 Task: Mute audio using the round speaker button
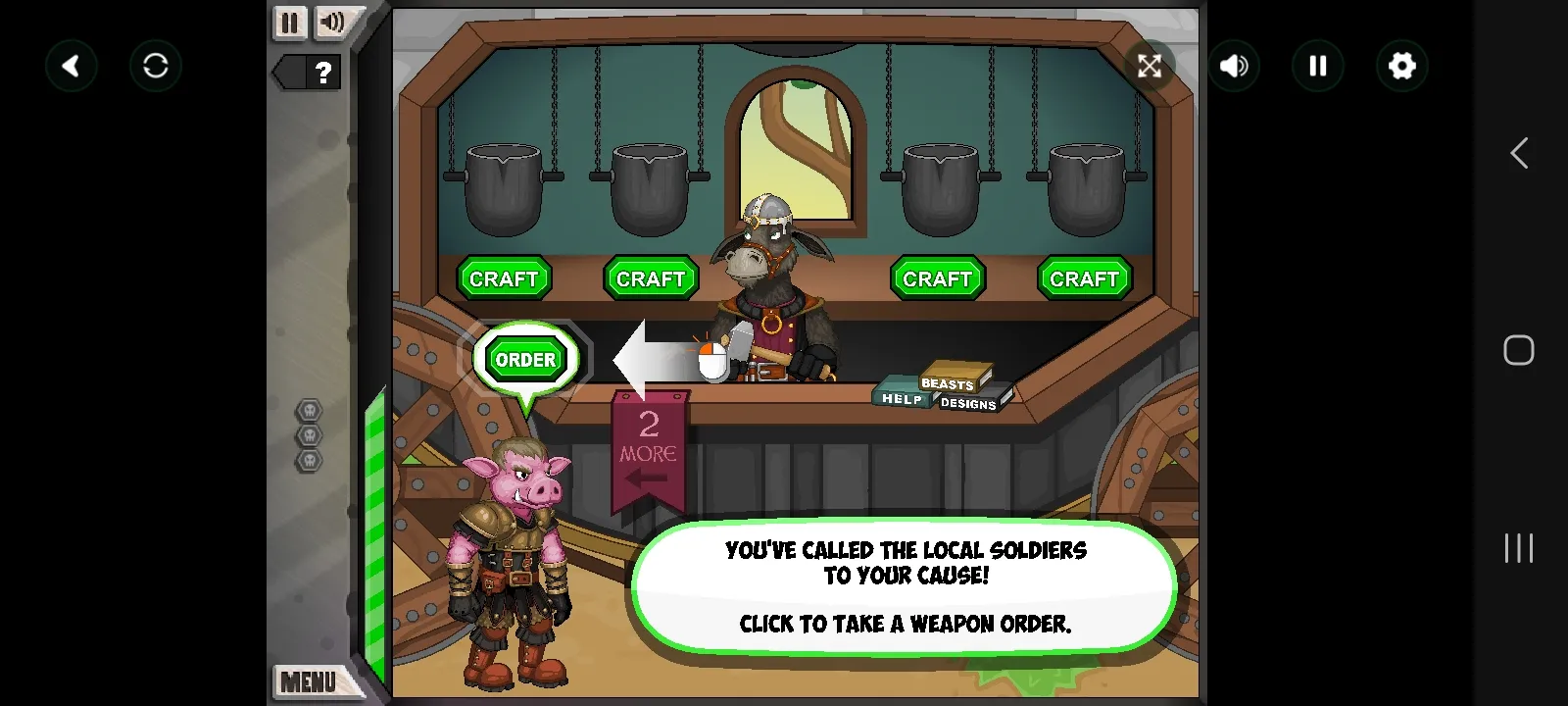[1234, 66]
